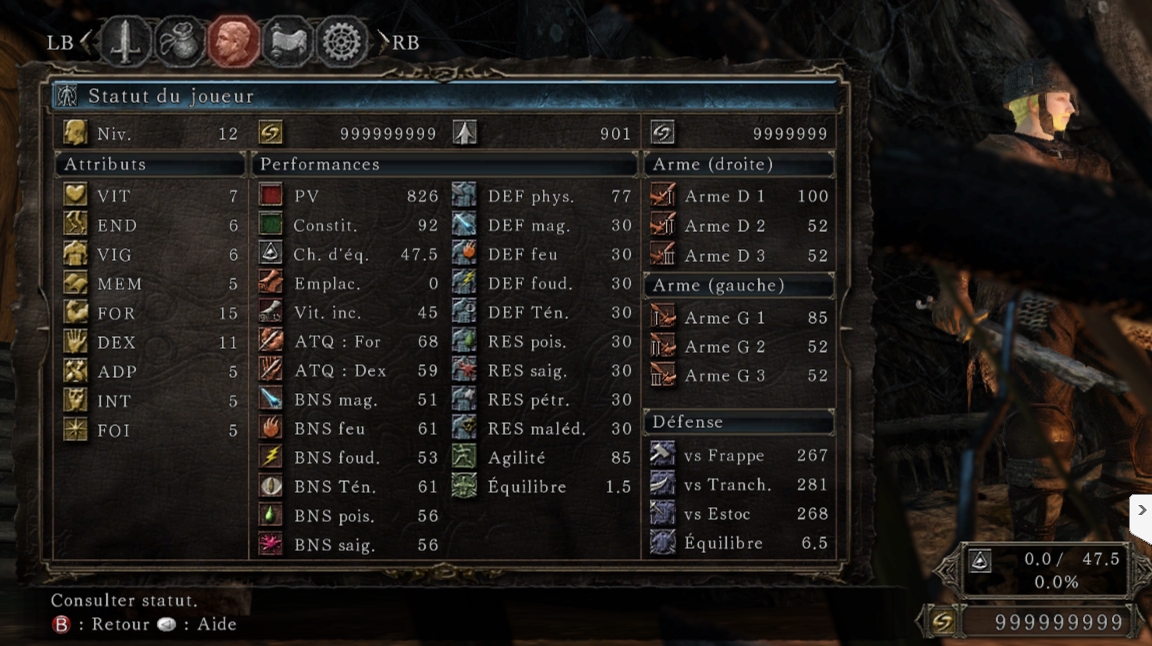Select the PV performance stat
This screenshot has width=1152, height=646.
348,196
